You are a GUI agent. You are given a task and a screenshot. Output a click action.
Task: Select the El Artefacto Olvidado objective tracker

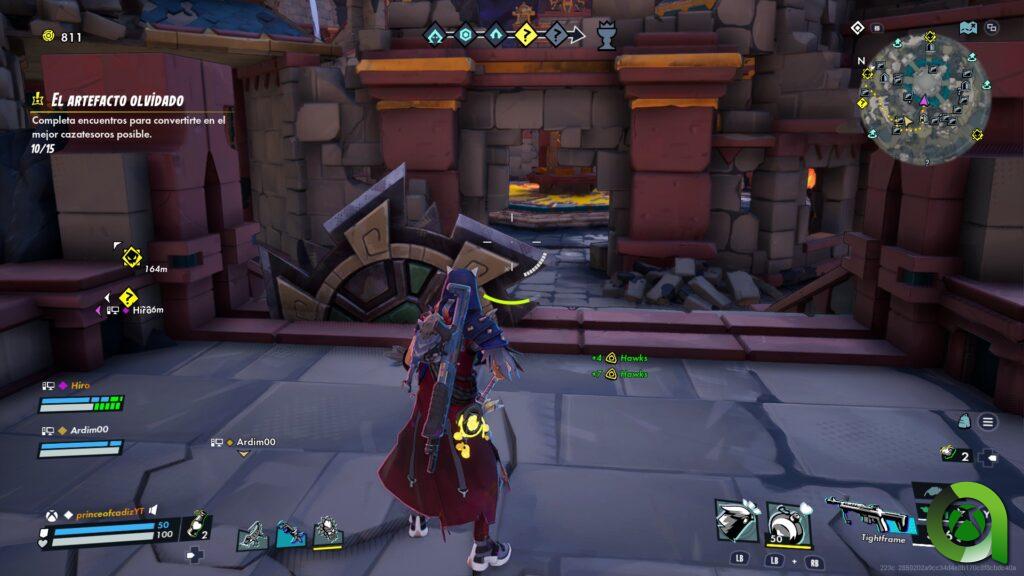tap(108, 99)
